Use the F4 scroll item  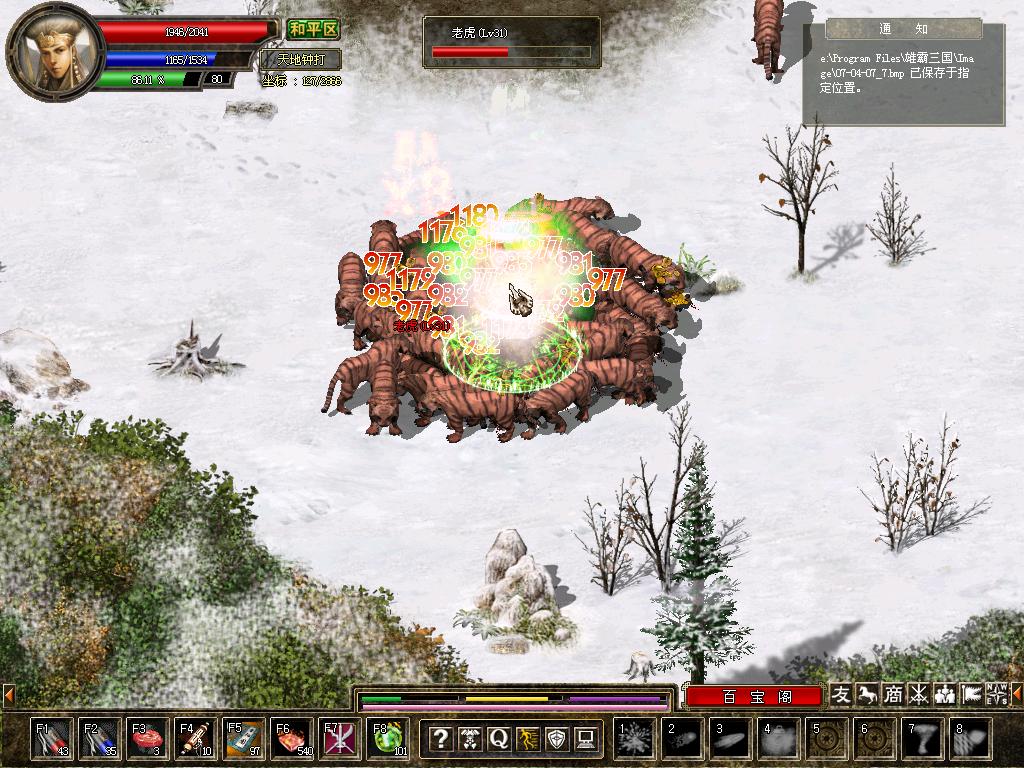[x=194, y=738]
